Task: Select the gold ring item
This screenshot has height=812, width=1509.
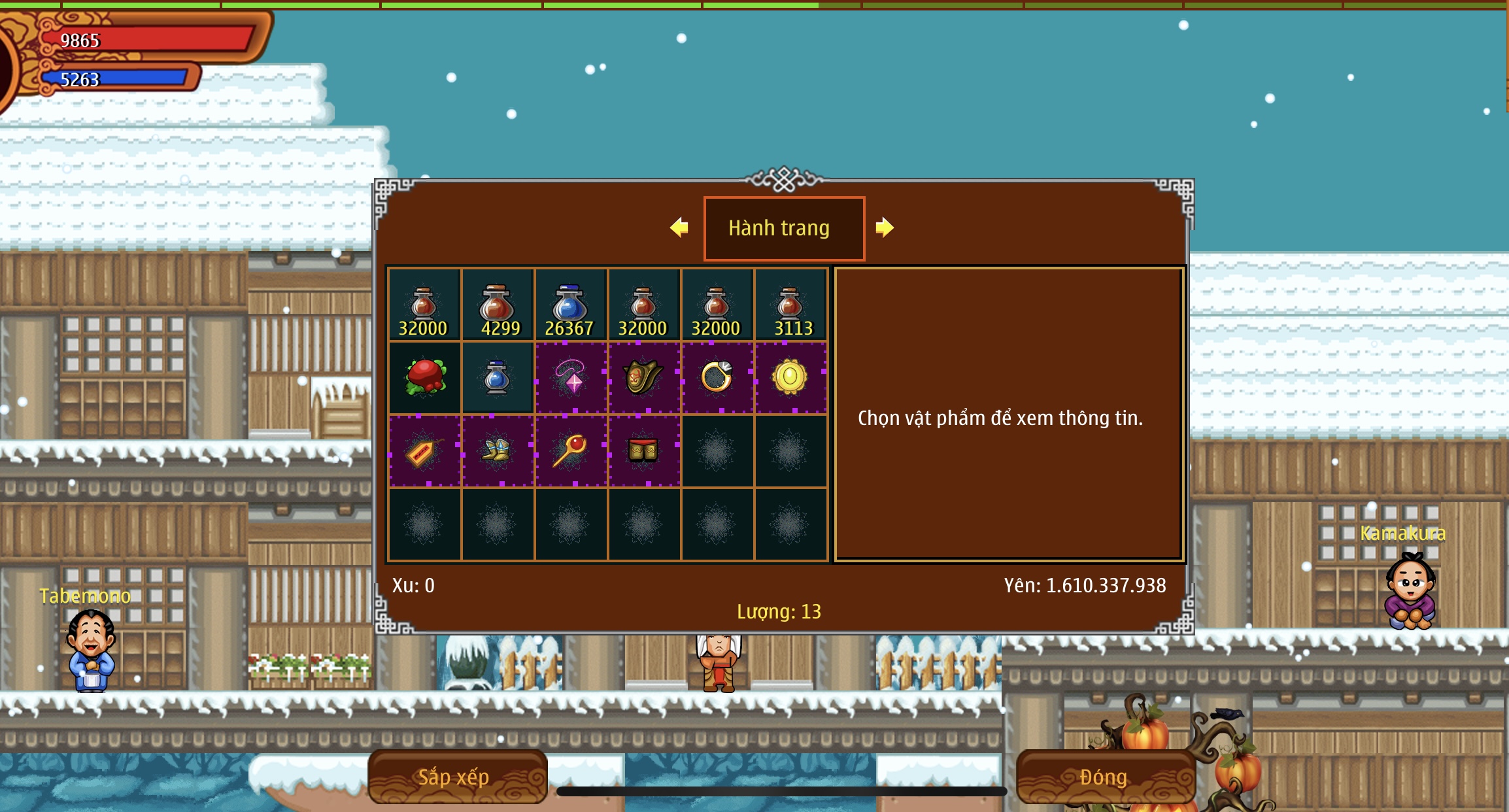Action: (x=717, y=377)
